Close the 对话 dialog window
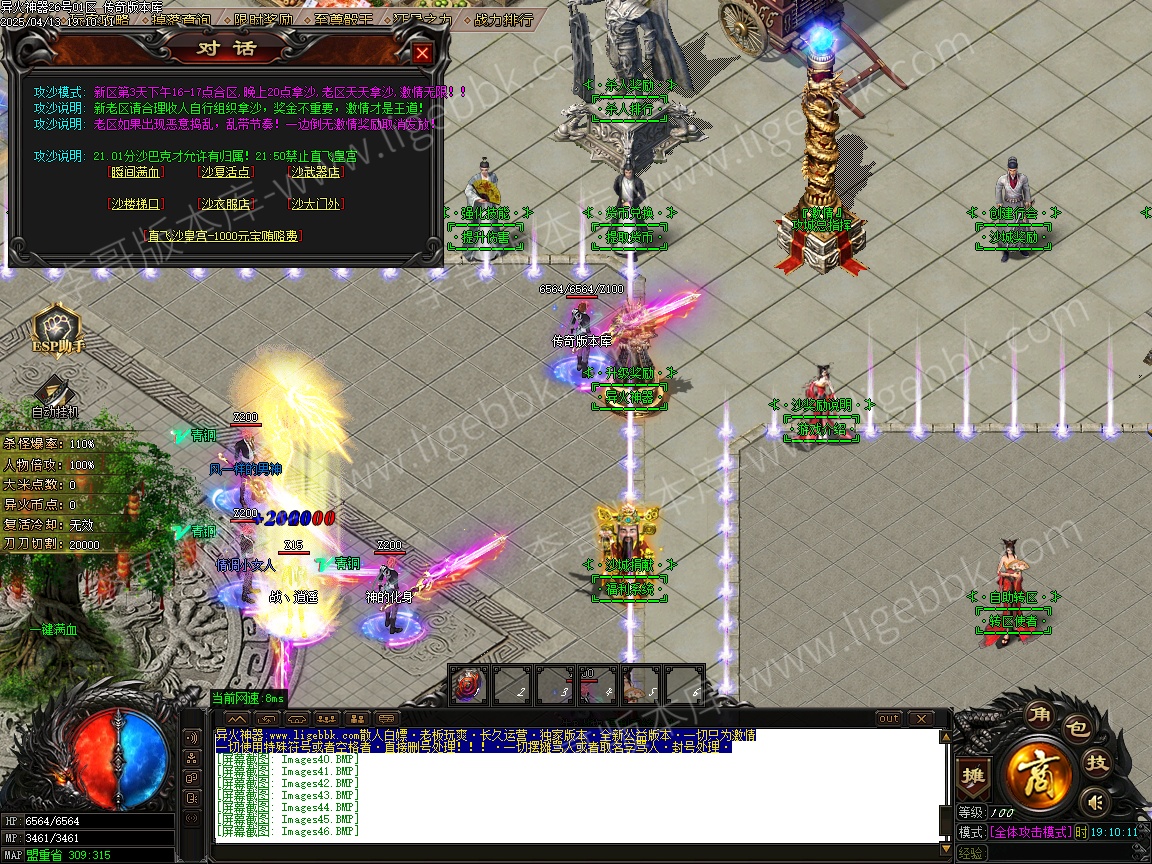 point(423,54)
